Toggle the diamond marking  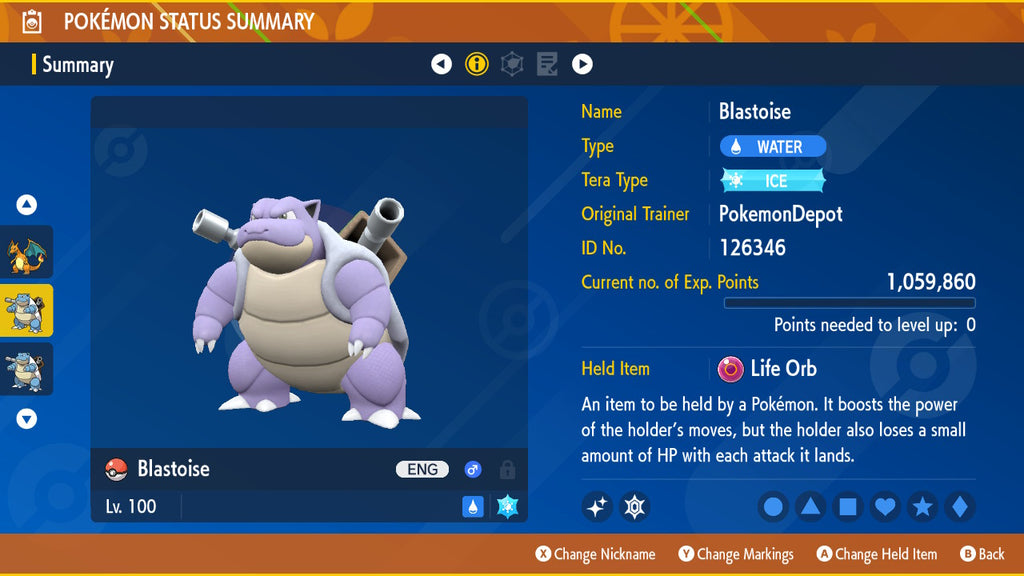(959, 508)
